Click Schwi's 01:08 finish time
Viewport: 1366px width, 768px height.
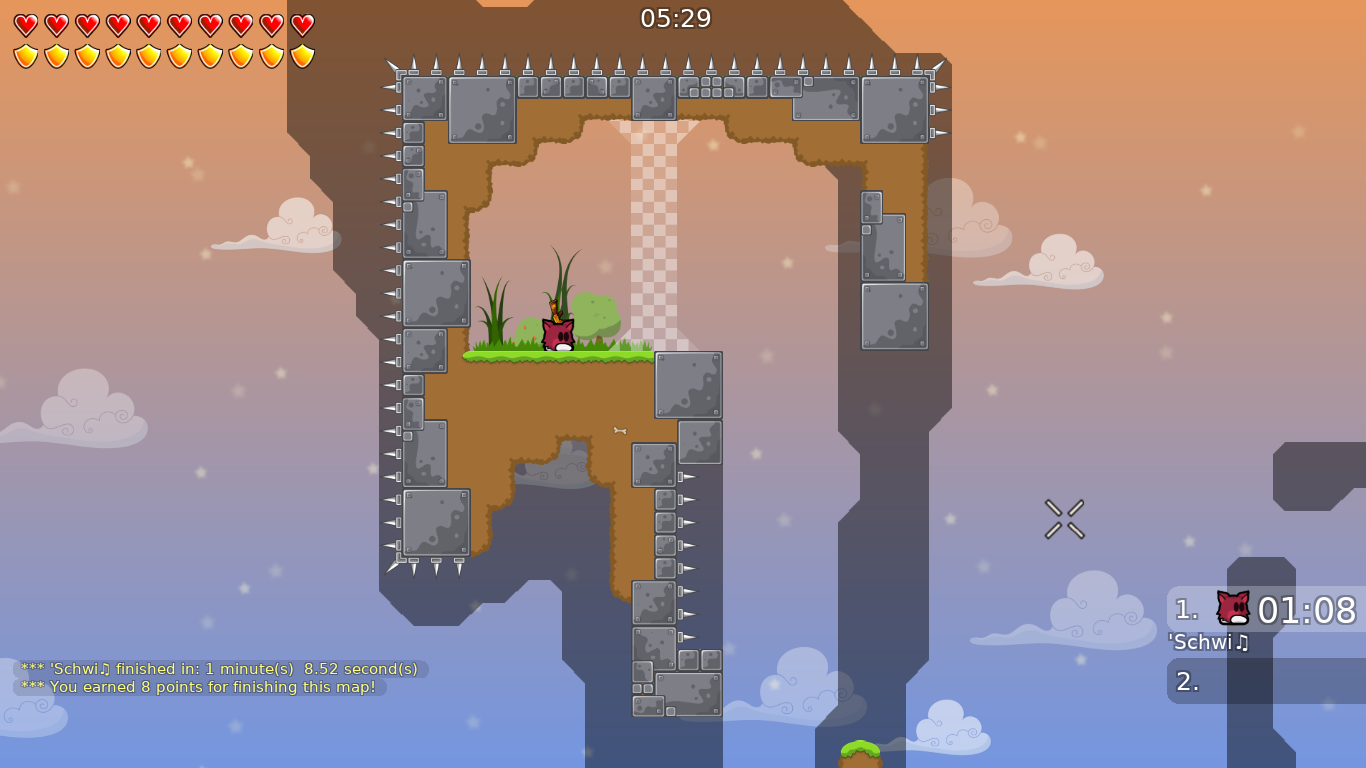[x=1308, y=610]
